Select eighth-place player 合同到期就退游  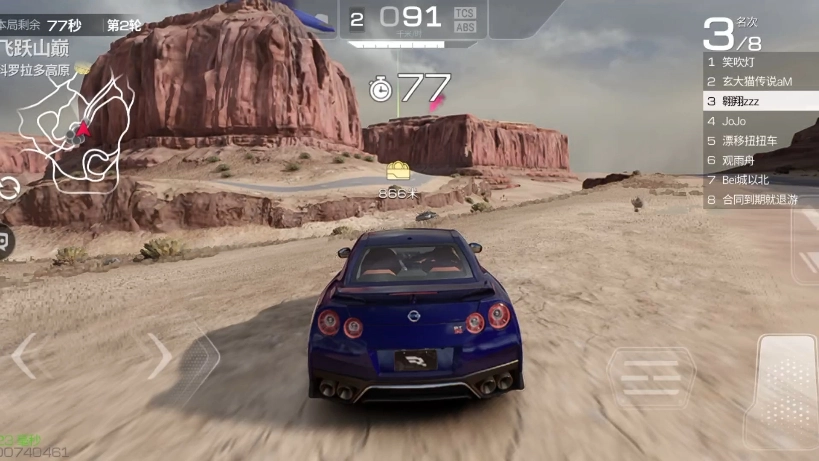(760, 200)
